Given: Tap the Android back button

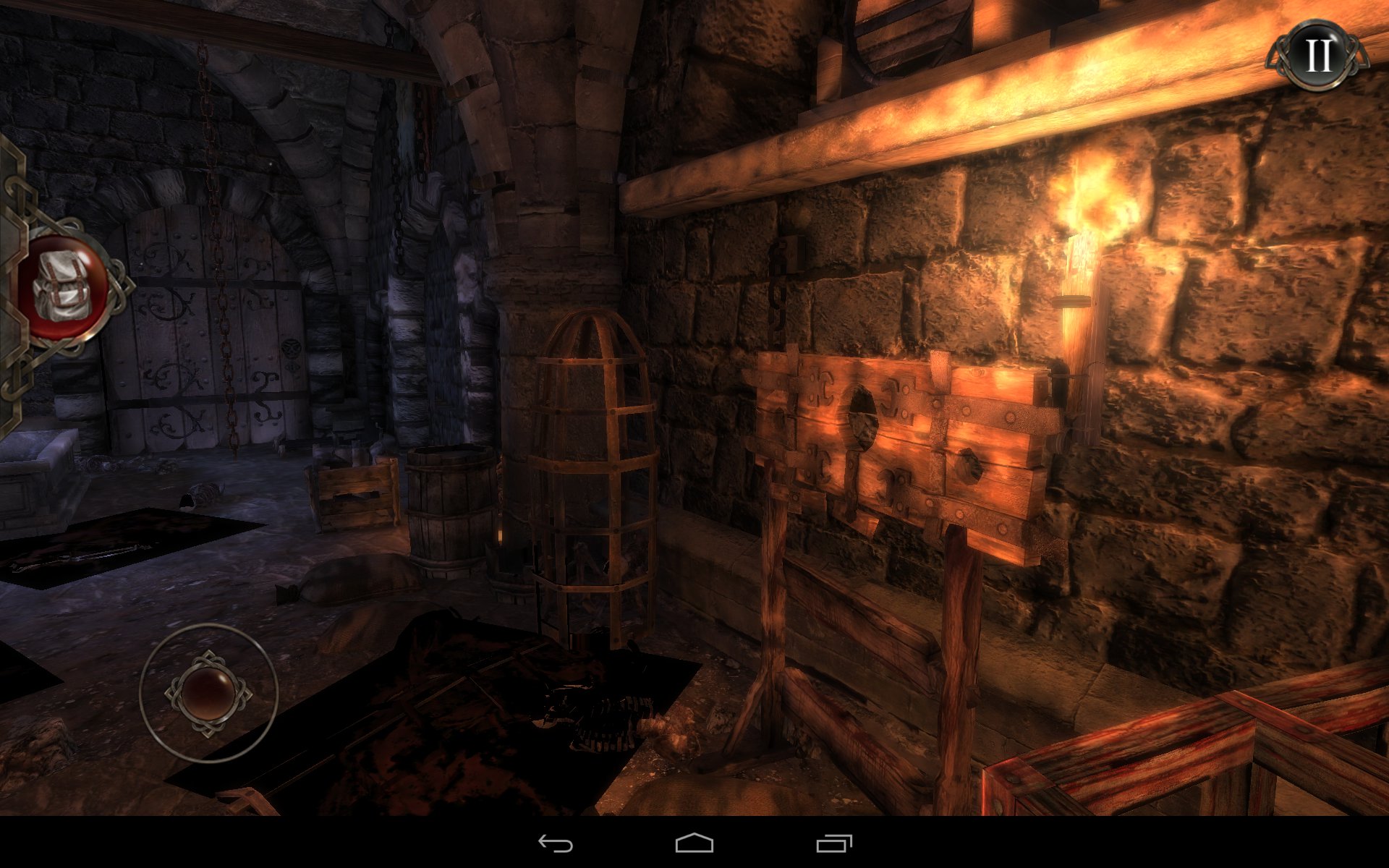Looking at the screenshot, I should tap(555, 843).
